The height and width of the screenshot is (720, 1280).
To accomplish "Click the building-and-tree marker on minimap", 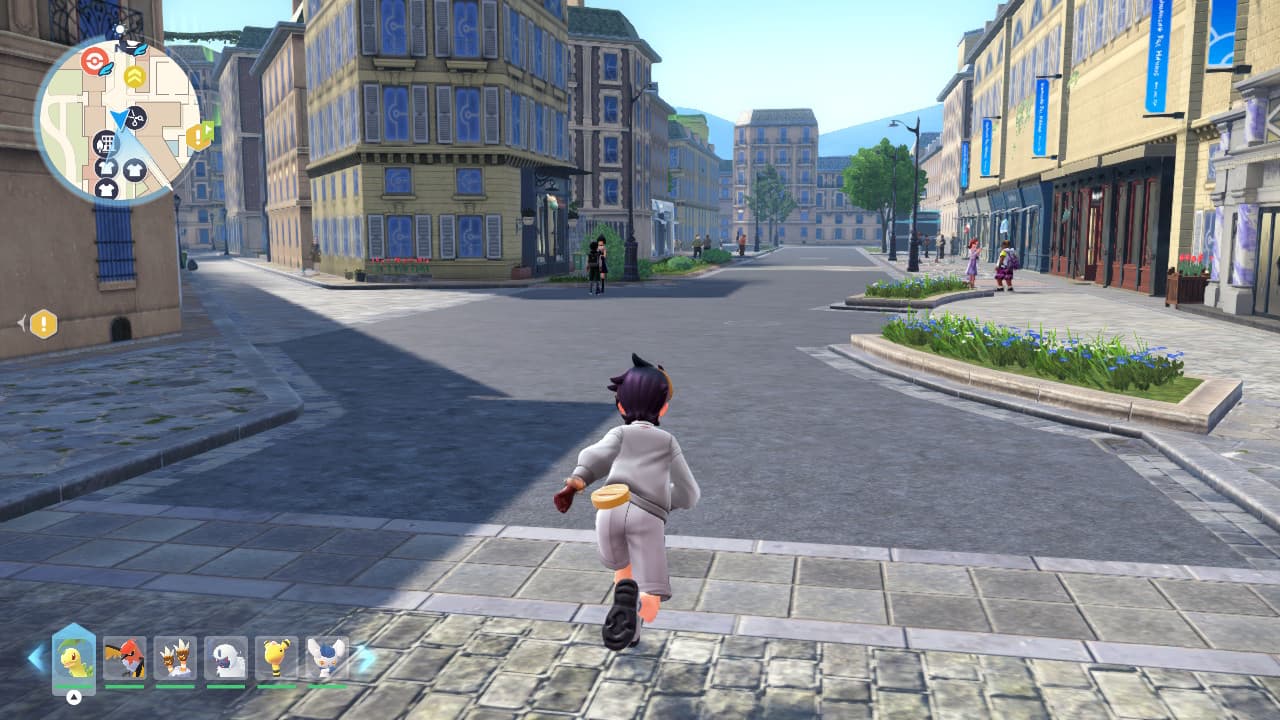I will [x=106, y=143].
